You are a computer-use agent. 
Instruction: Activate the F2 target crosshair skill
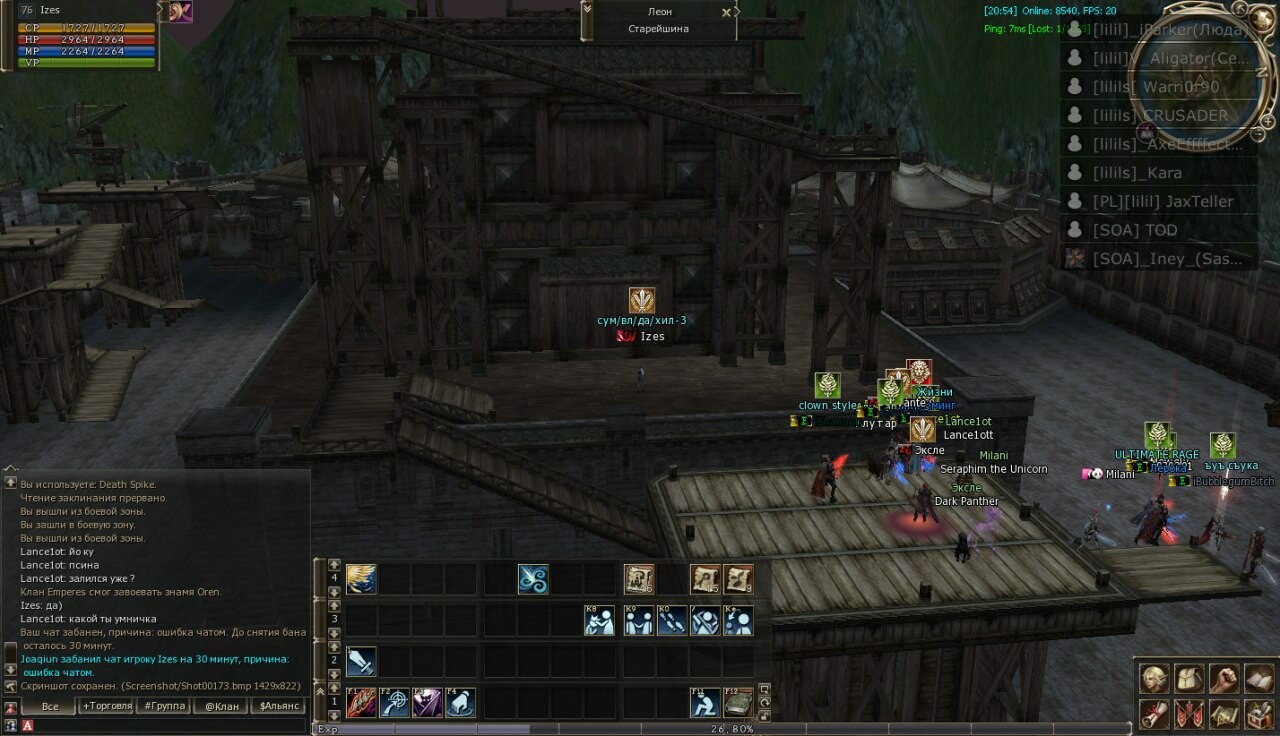click(x=394, y=703)
